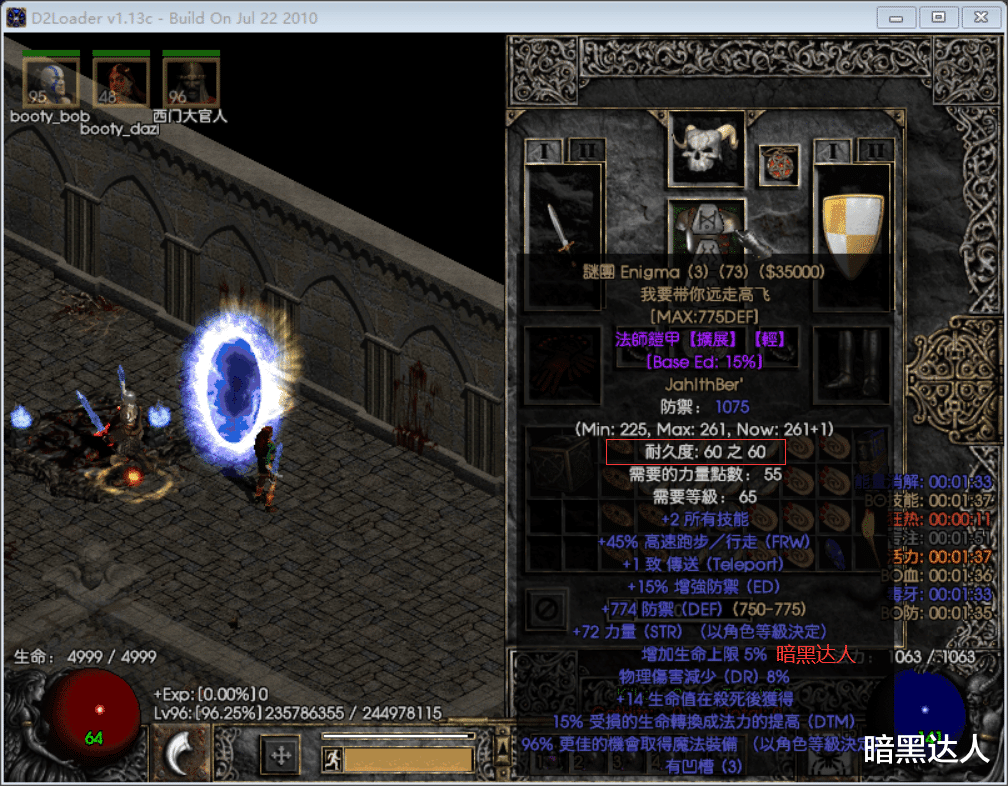Image resolution: width=1008 pixels, height=786 pixels.
Task: Click the gloves equipment slot
Action: click(563, 361)
